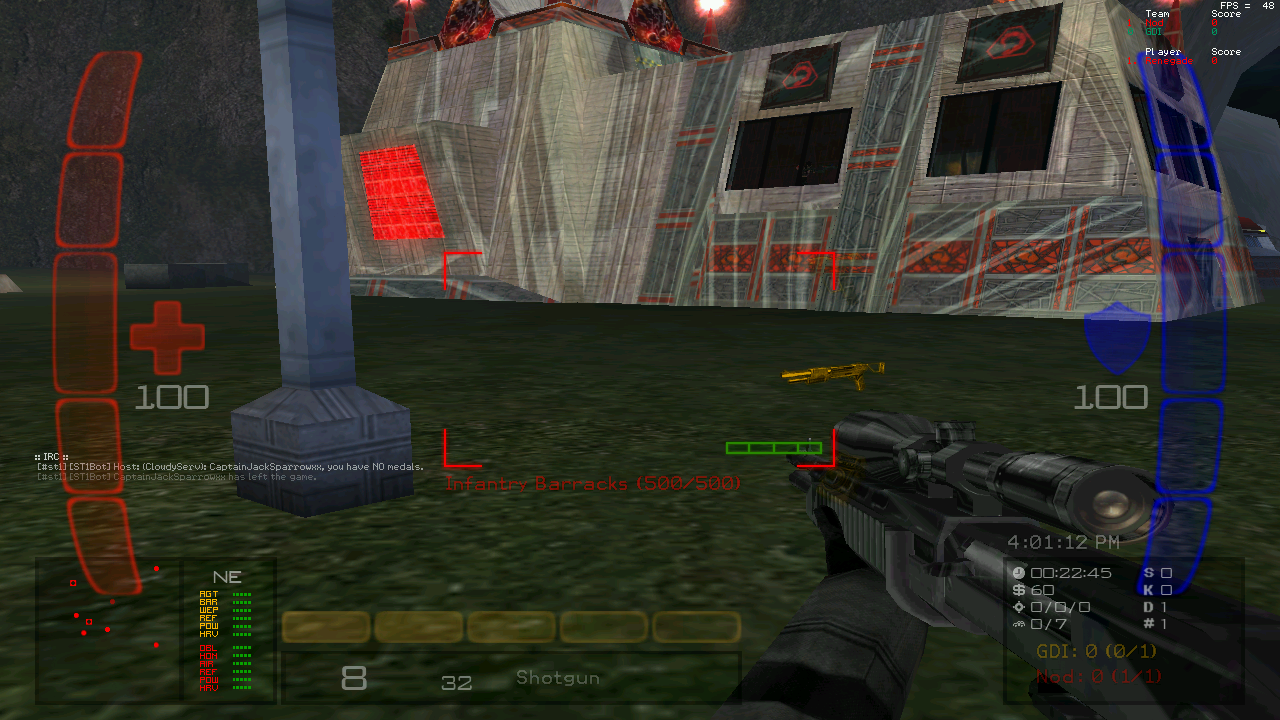Click the Infantry Barracks target label

click(593, 484)
